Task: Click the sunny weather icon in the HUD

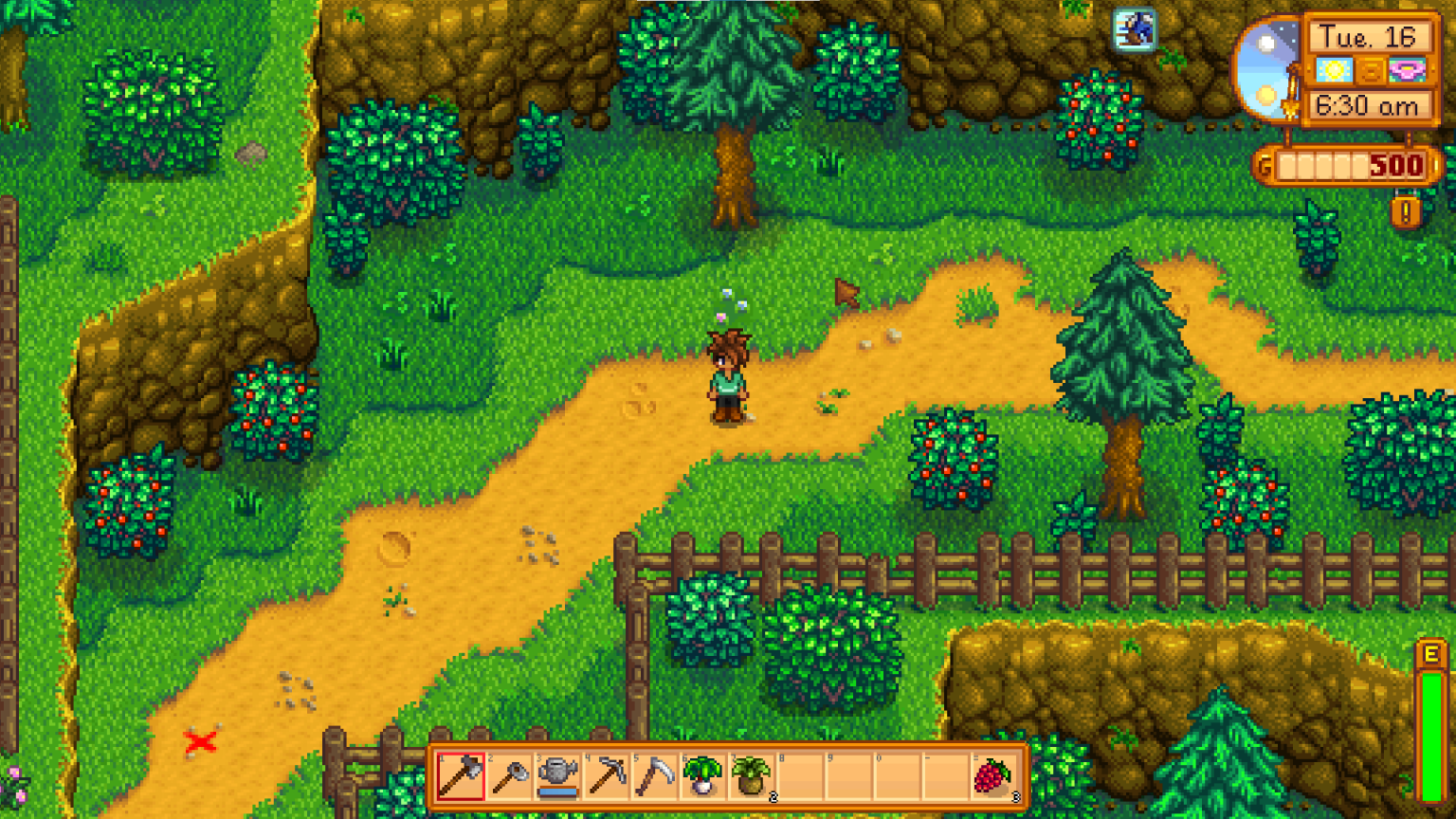Action: (x=1334, y=71)
